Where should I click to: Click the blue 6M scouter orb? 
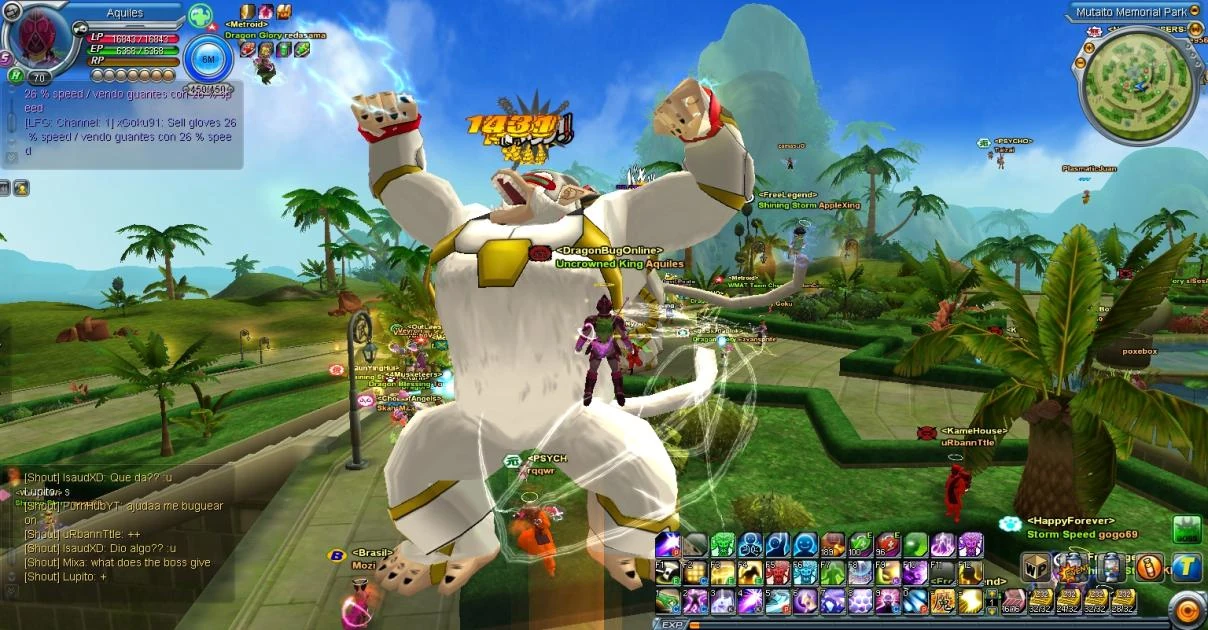pos(208,59)
